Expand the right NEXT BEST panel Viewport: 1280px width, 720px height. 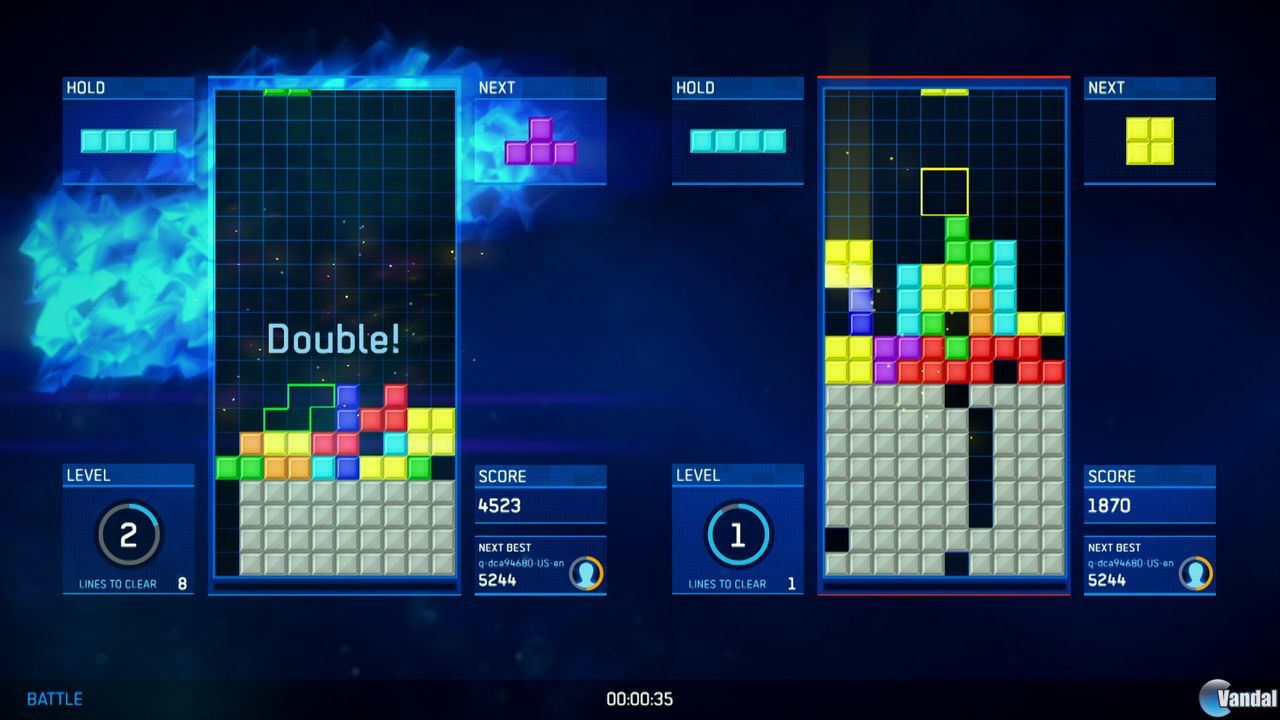click(1150, 563)
